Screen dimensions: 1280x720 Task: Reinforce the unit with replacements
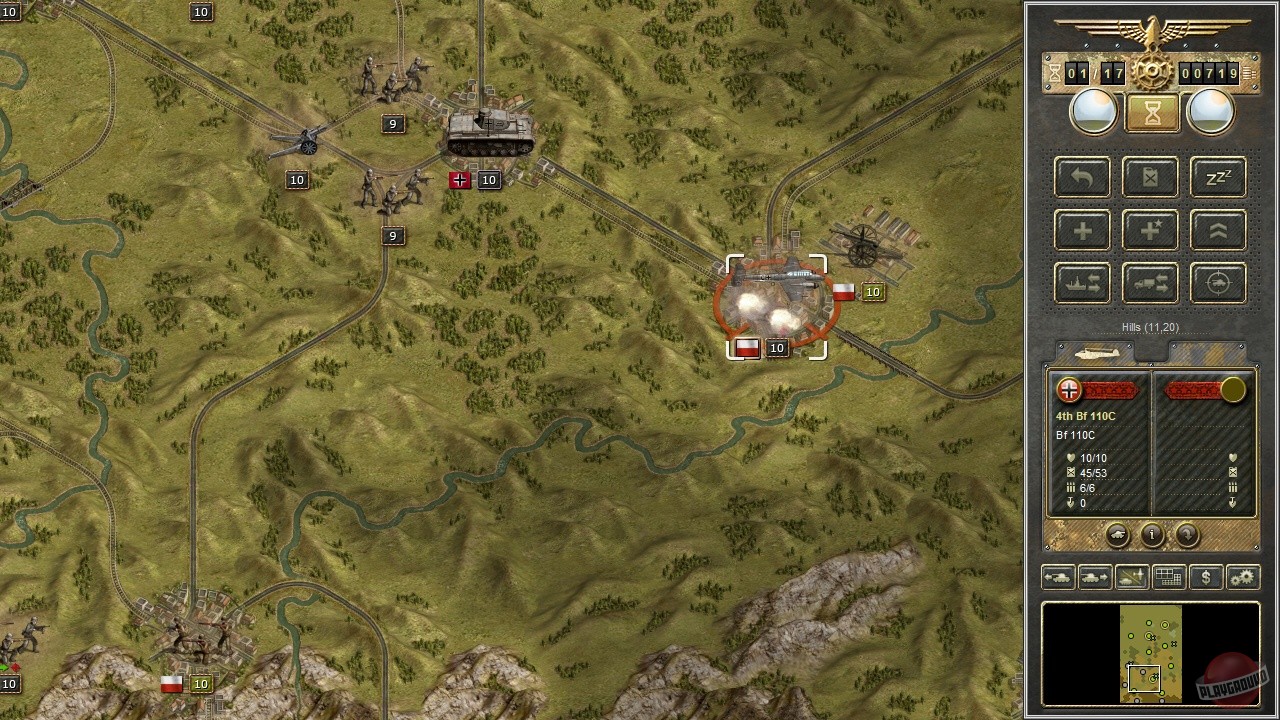click(x=1081, y=231)
